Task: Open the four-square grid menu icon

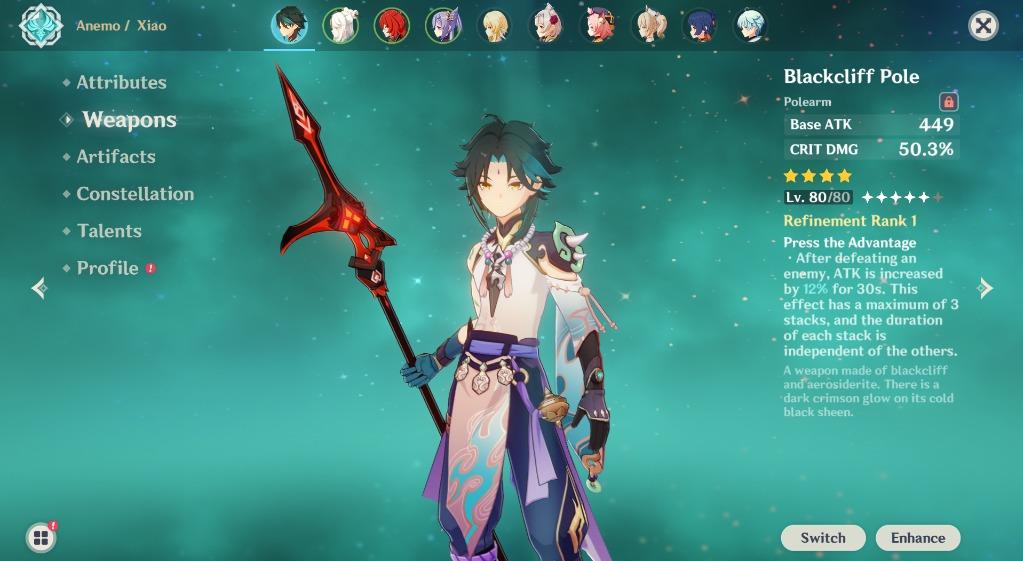Action: click(41, 538)
